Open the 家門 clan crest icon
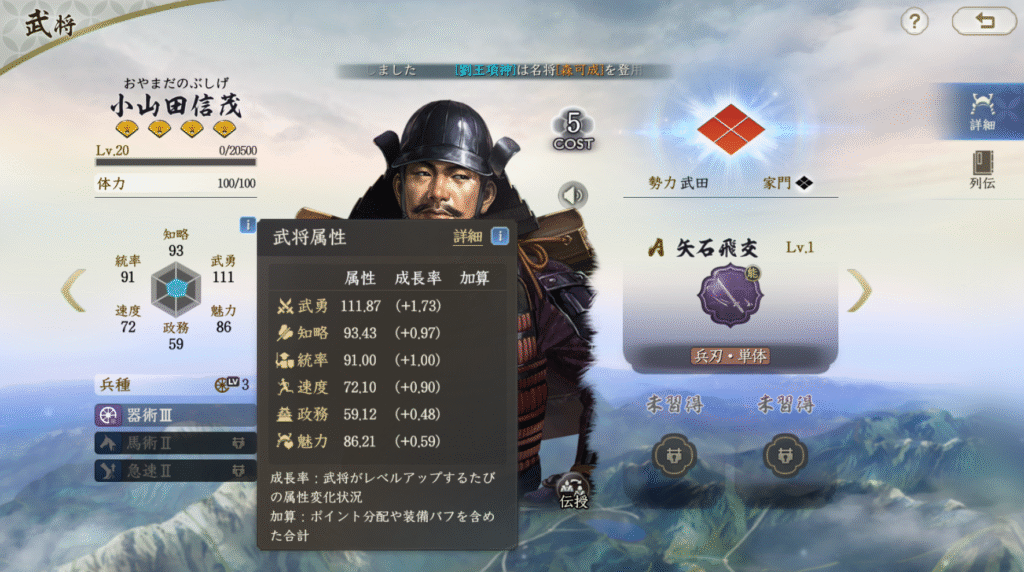The width and height of the screenshot is (1024, 572). click(803, 183)
